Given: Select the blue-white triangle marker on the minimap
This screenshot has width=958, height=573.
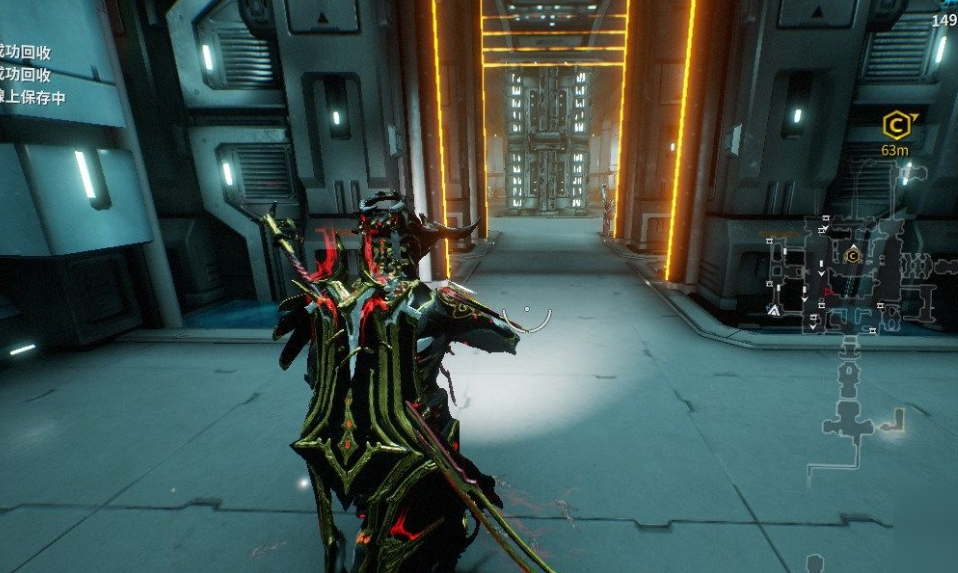Looking at the screenshot, I should [773, 311].
